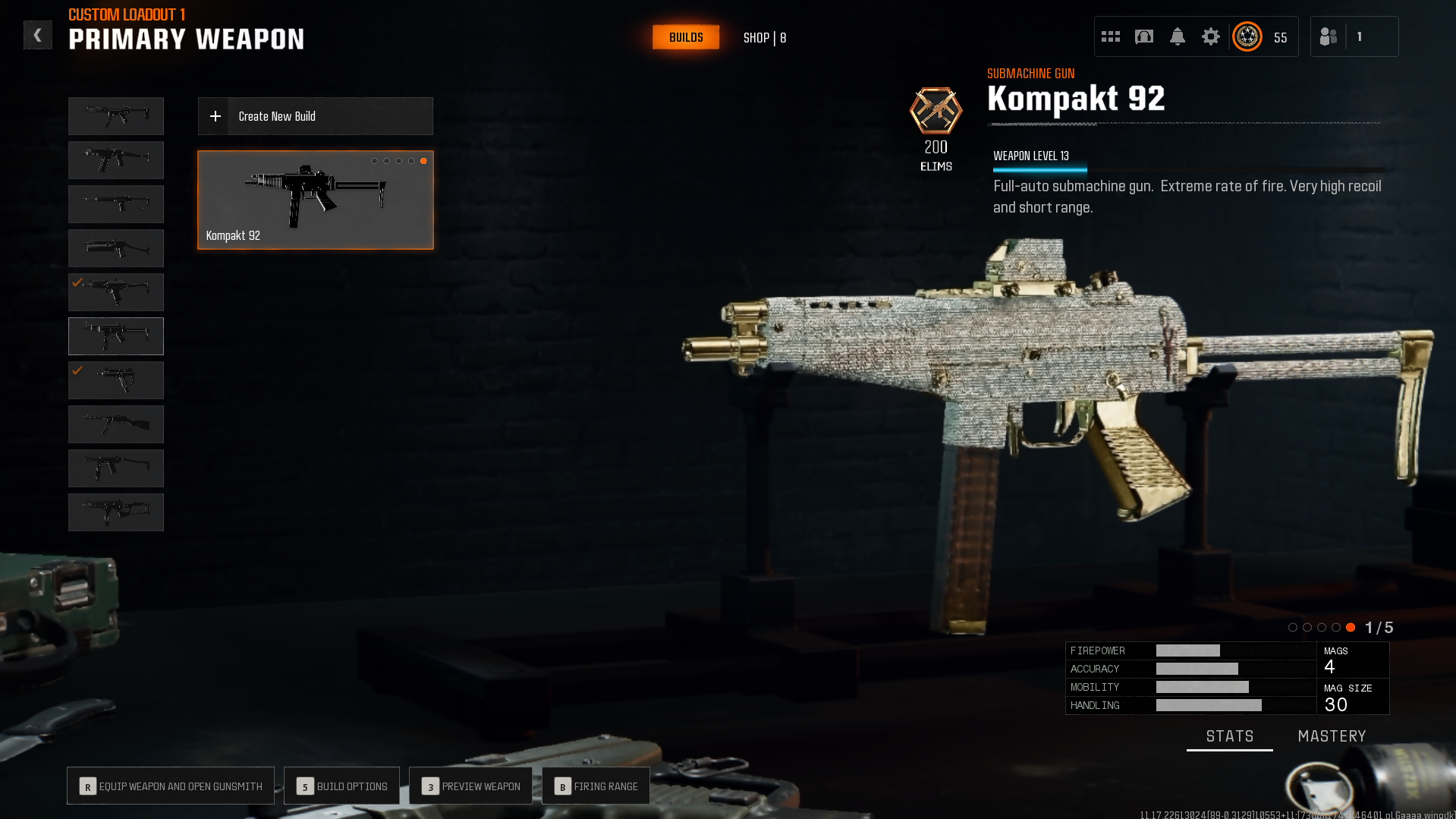Open settings via the gear icon

1211,36
